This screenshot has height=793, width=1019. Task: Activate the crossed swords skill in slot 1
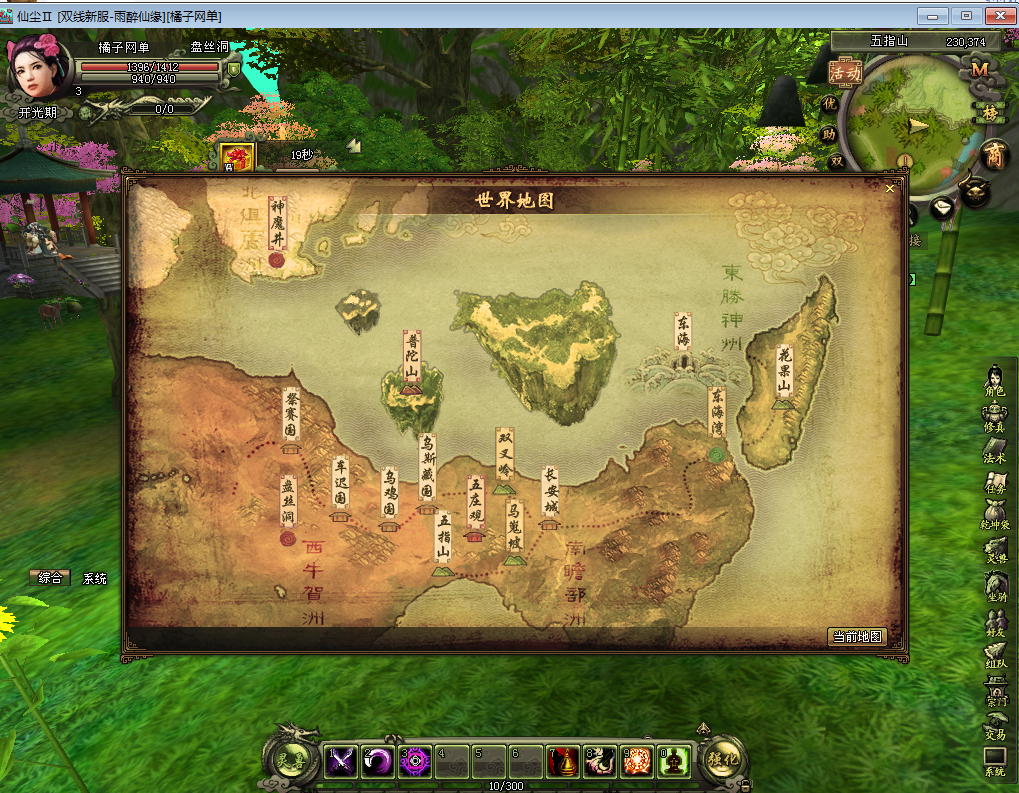[x=342, y=762]
